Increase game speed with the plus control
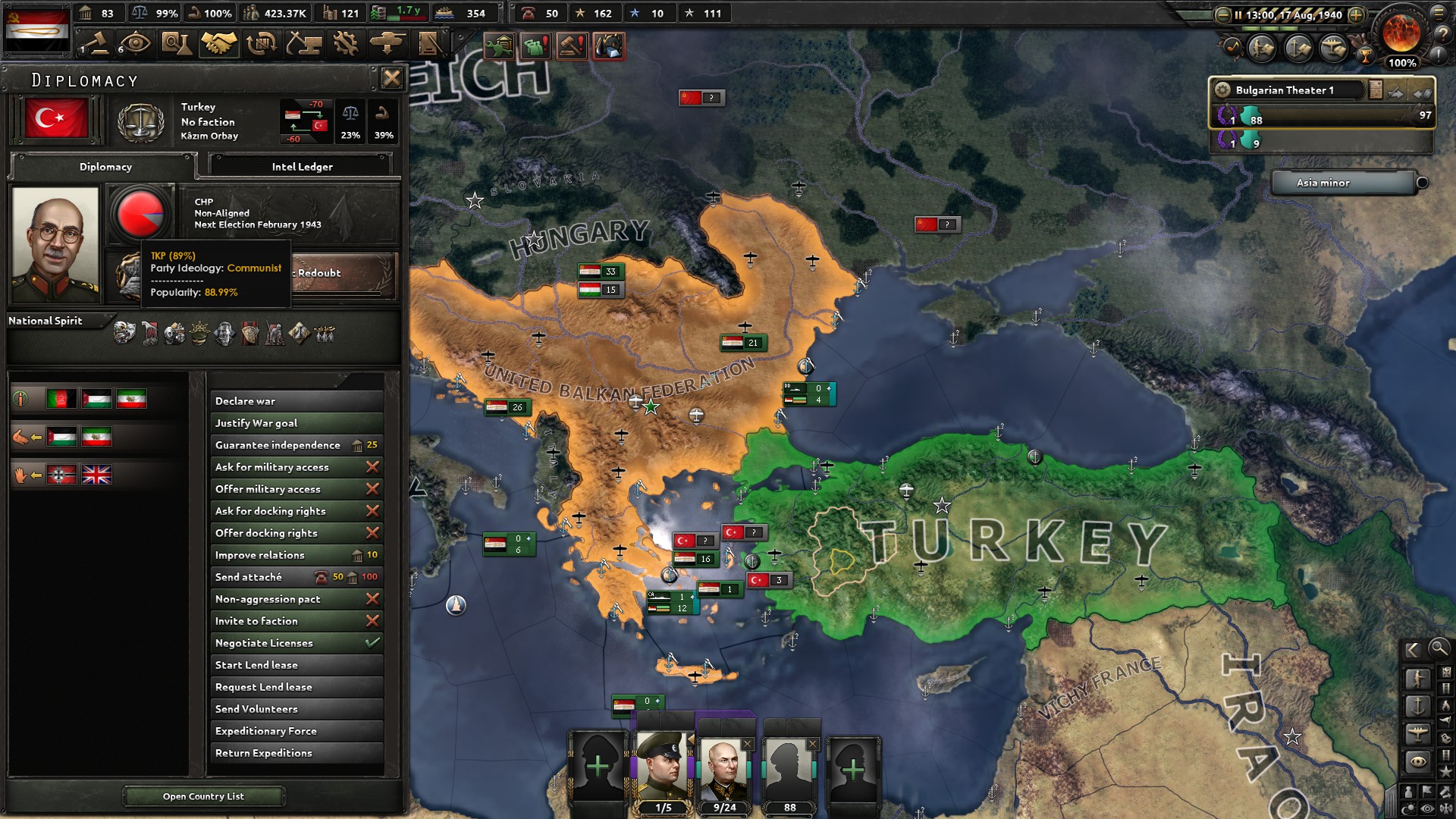Image resolution: width=1456 pixels, height=819 pixels. tap(1355, 14)
